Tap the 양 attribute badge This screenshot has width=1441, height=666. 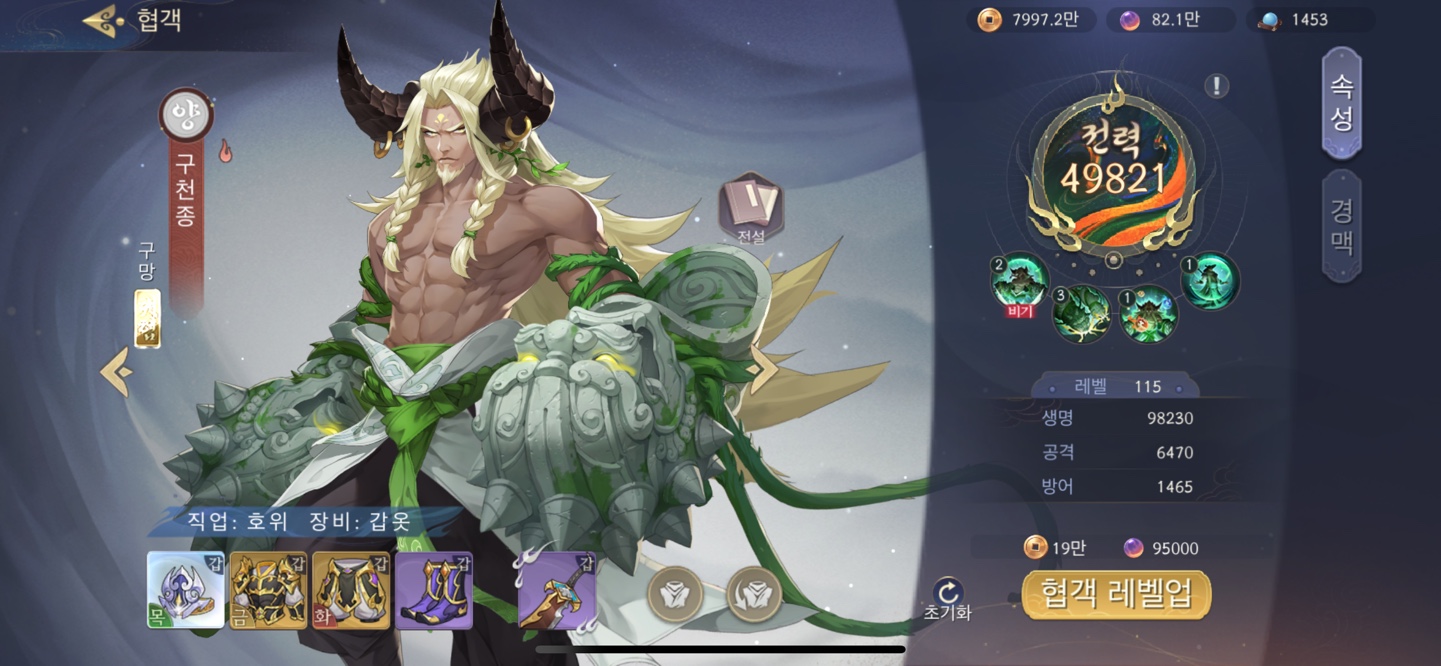click(x=187, y=114)
